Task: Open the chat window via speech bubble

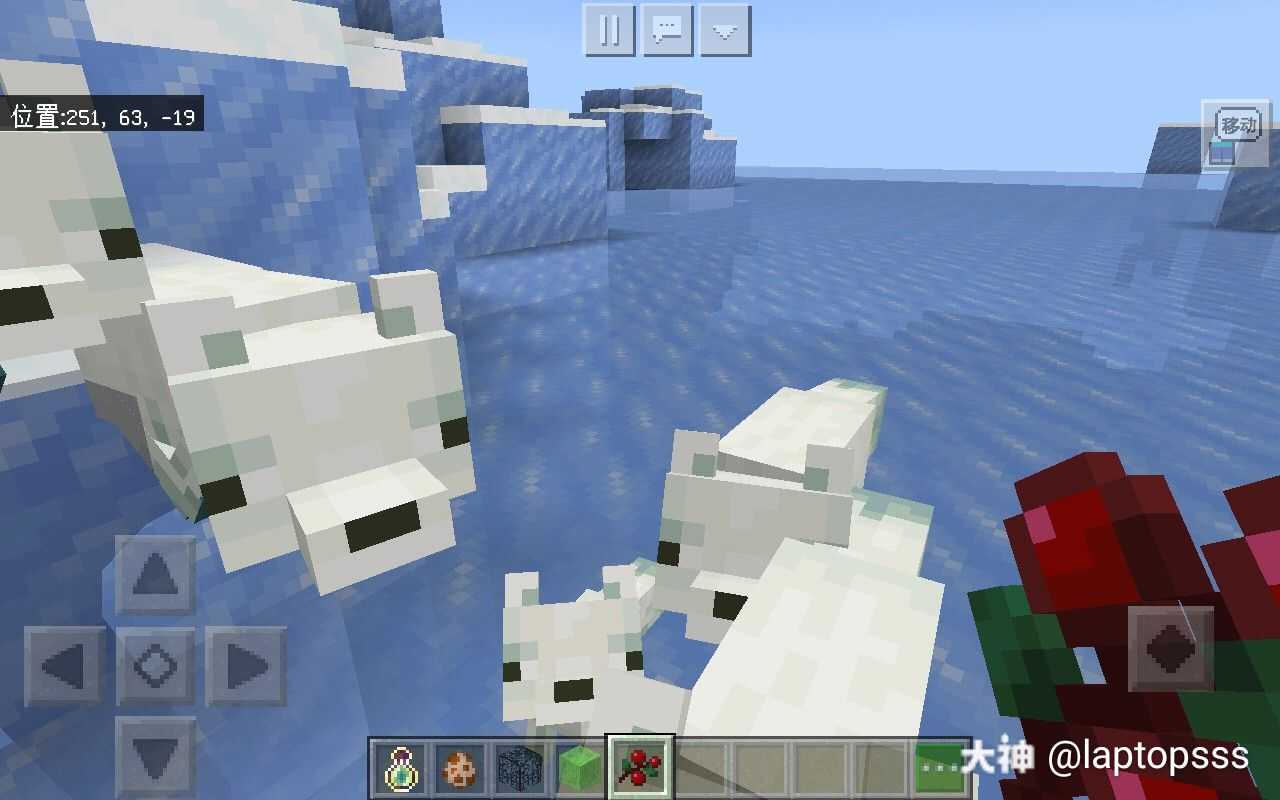Action: (x=667, y=30)
